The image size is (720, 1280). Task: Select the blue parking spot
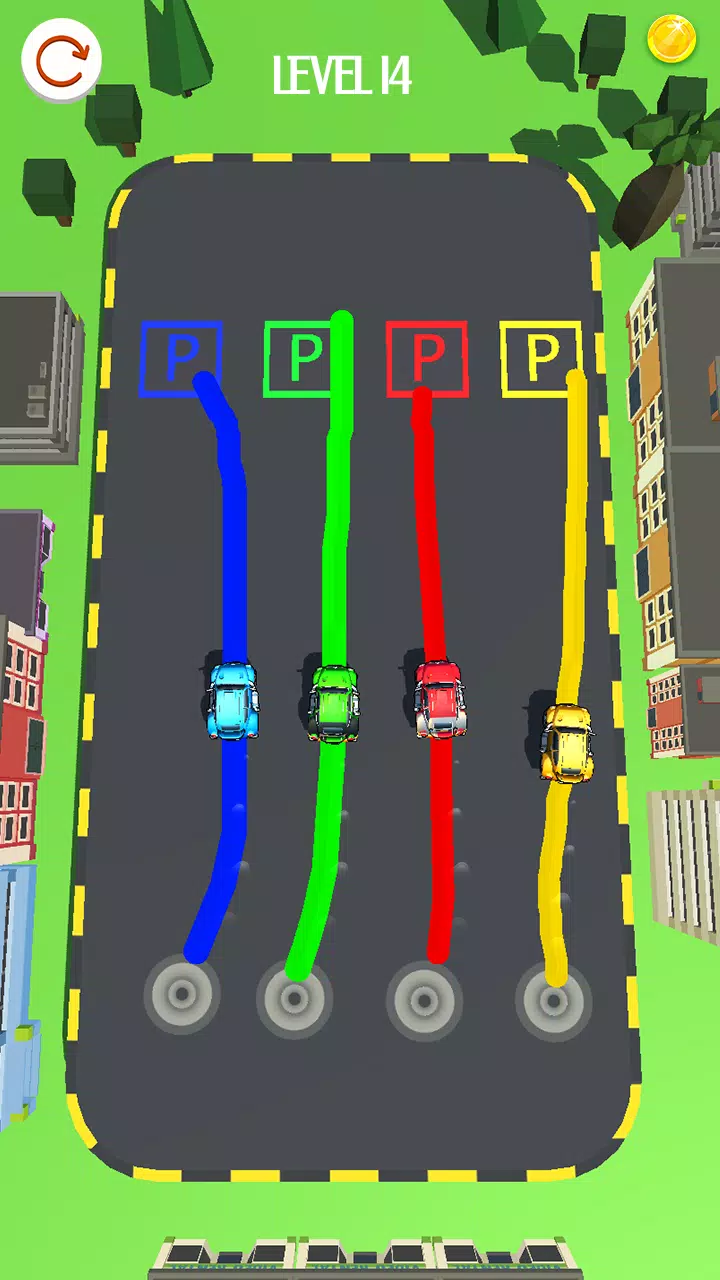pyautogui.click(x=181, y=357)
